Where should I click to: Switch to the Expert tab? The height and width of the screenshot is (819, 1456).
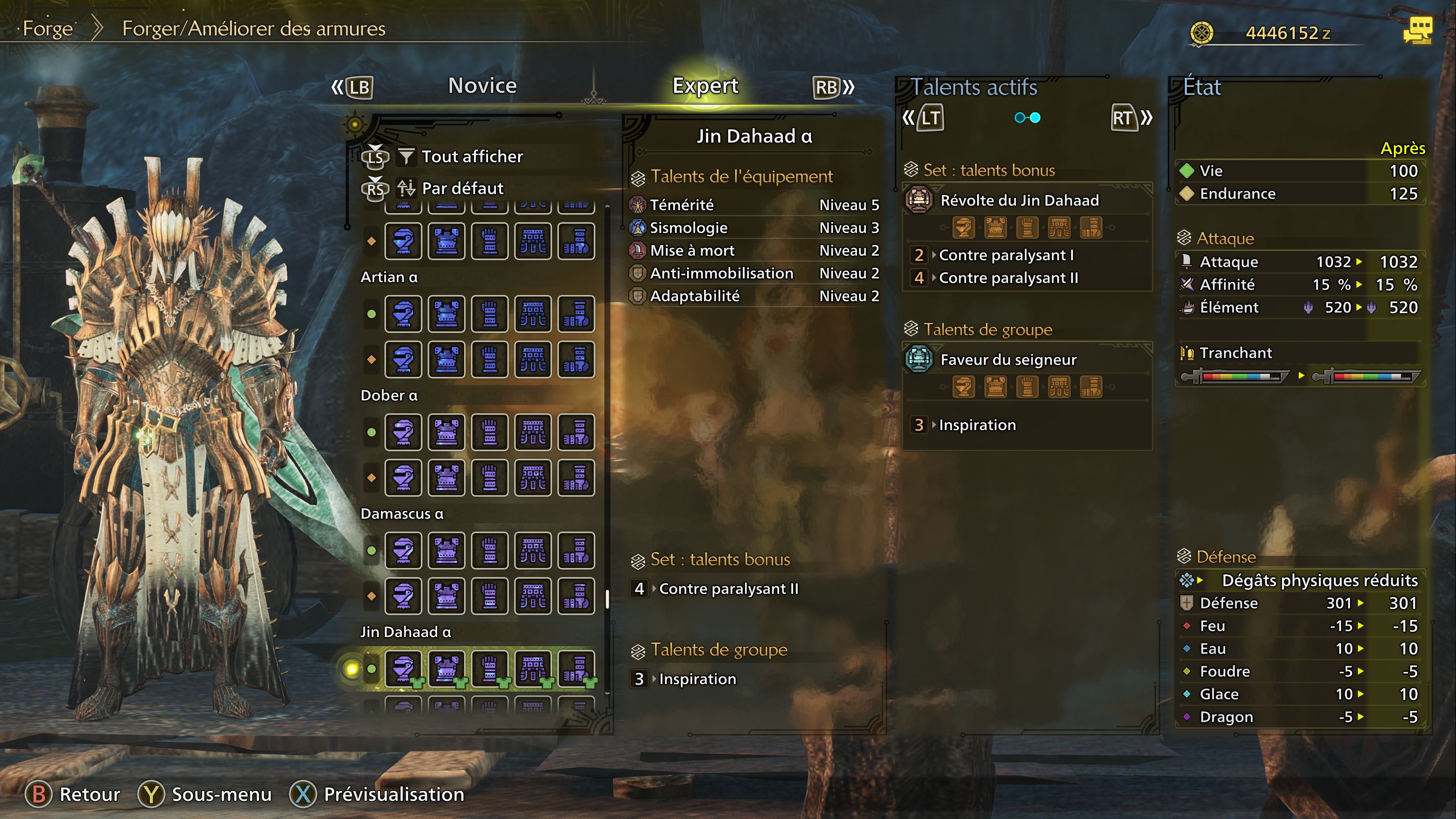705,85
